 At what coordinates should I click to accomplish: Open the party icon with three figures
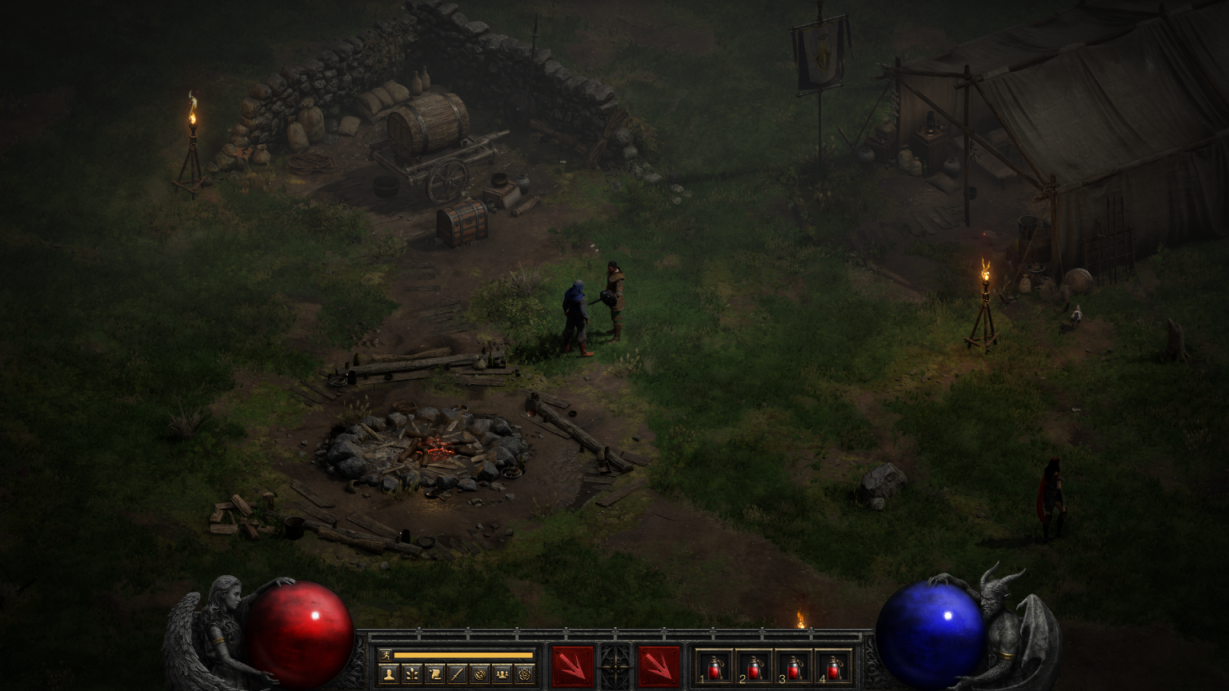click(502, 674)
